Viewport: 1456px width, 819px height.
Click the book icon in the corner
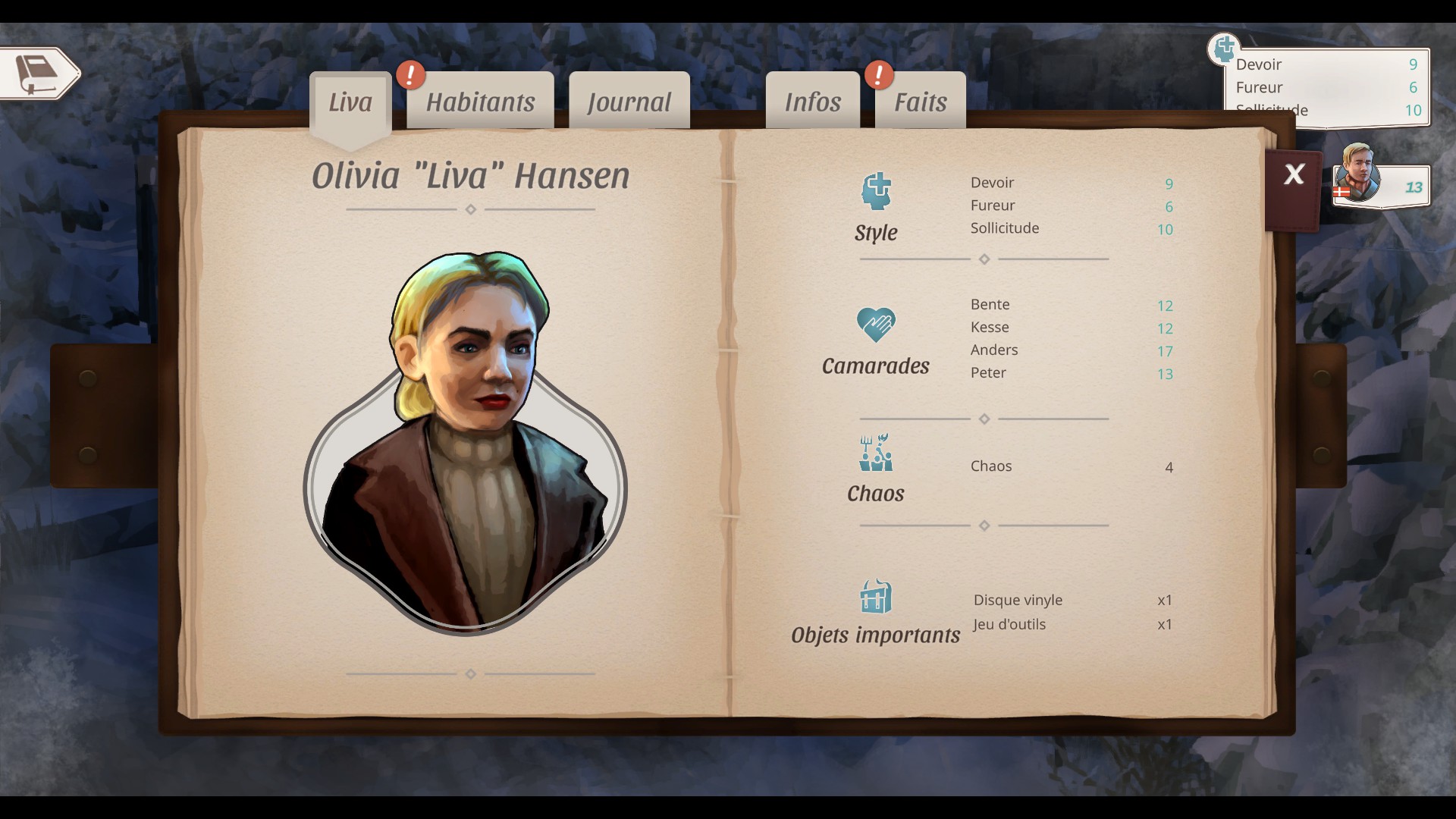38,74
